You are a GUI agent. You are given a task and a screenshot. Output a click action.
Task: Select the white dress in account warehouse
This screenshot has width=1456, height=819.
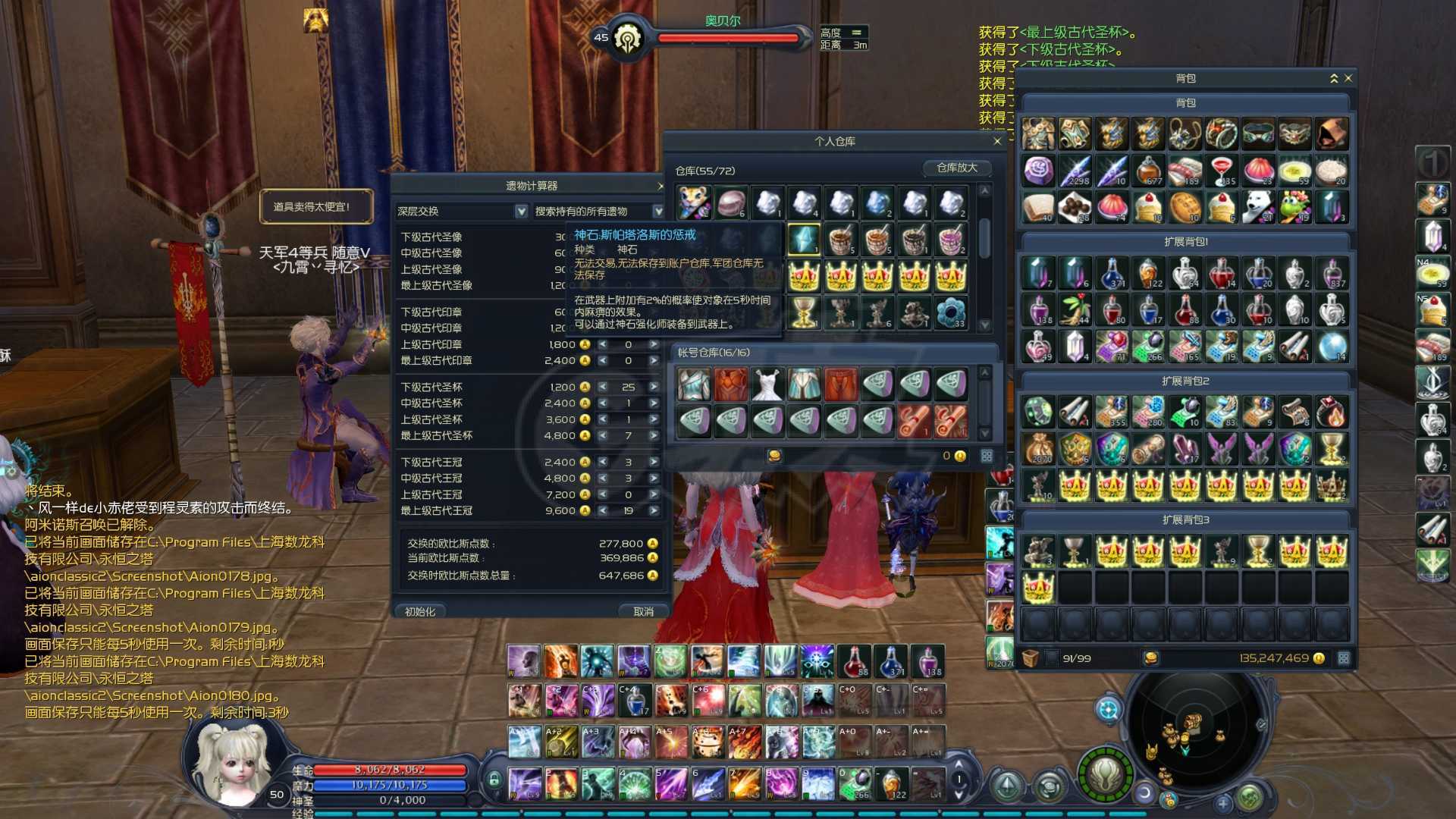point(767,384)
